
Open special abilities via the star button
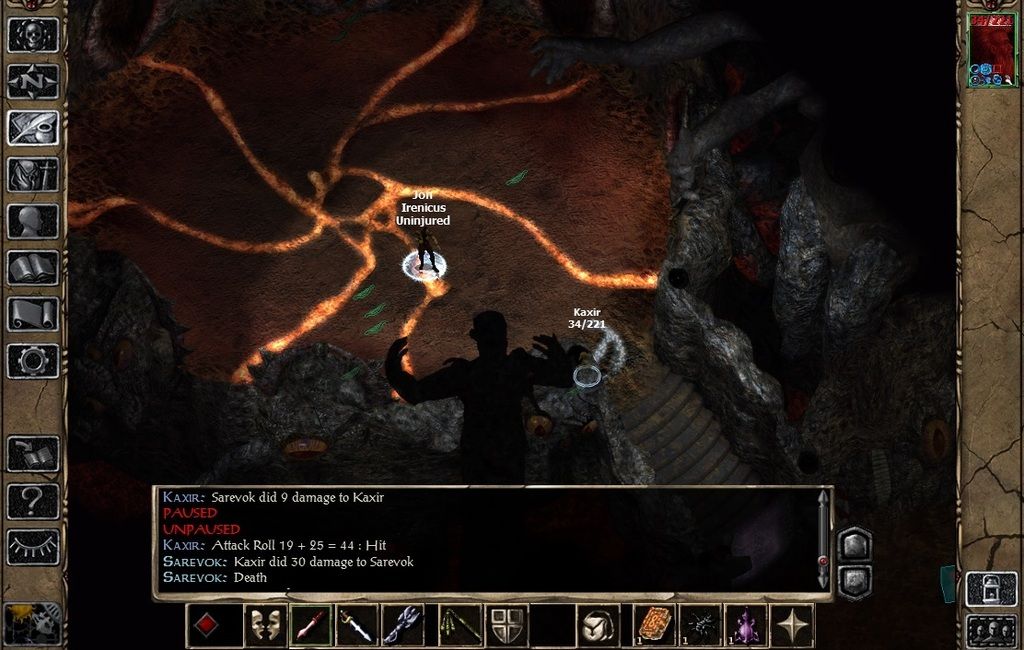pyautogui.click(x=793, y=626)
